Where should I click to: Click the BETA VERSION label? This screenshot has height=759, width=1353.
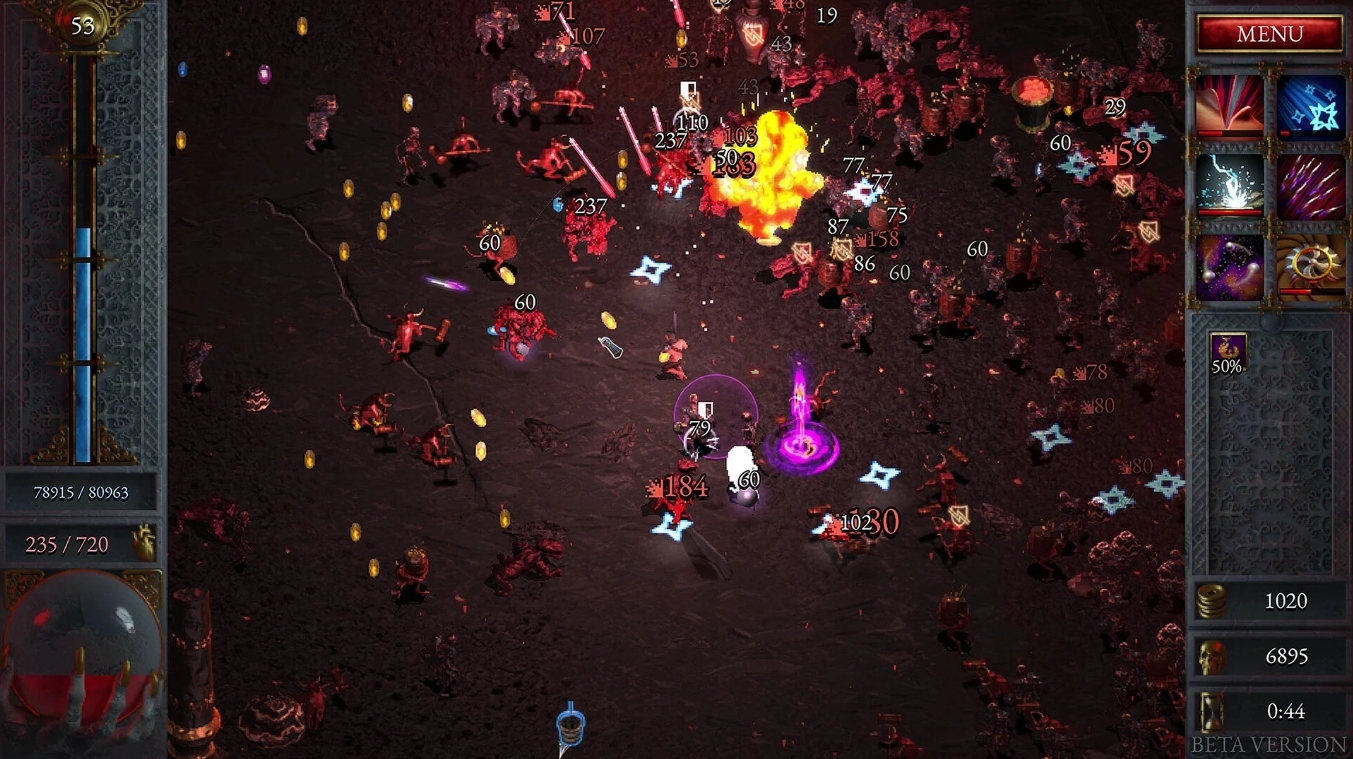point(1266,744)
